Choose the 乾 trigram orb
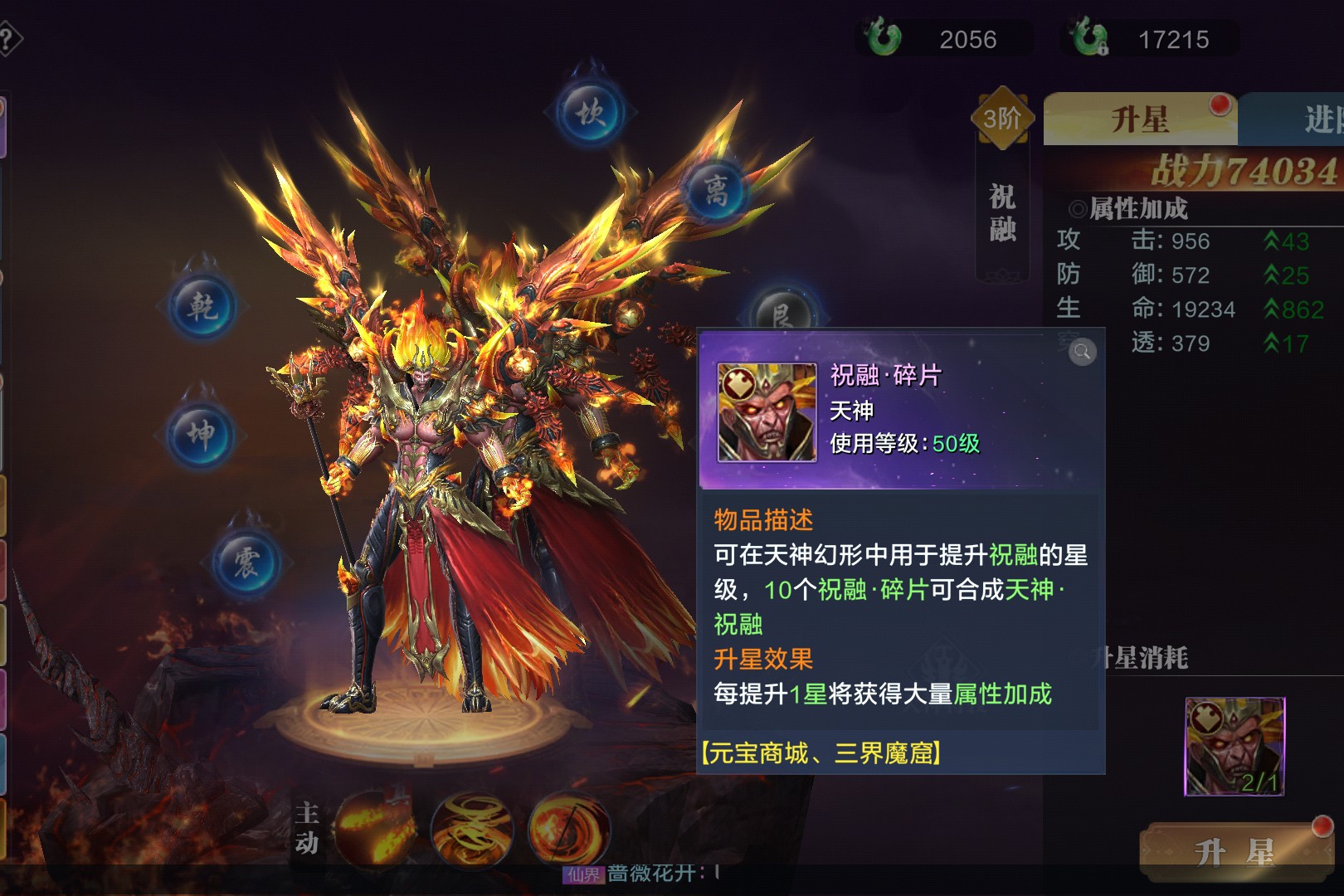 pos(202,307)
